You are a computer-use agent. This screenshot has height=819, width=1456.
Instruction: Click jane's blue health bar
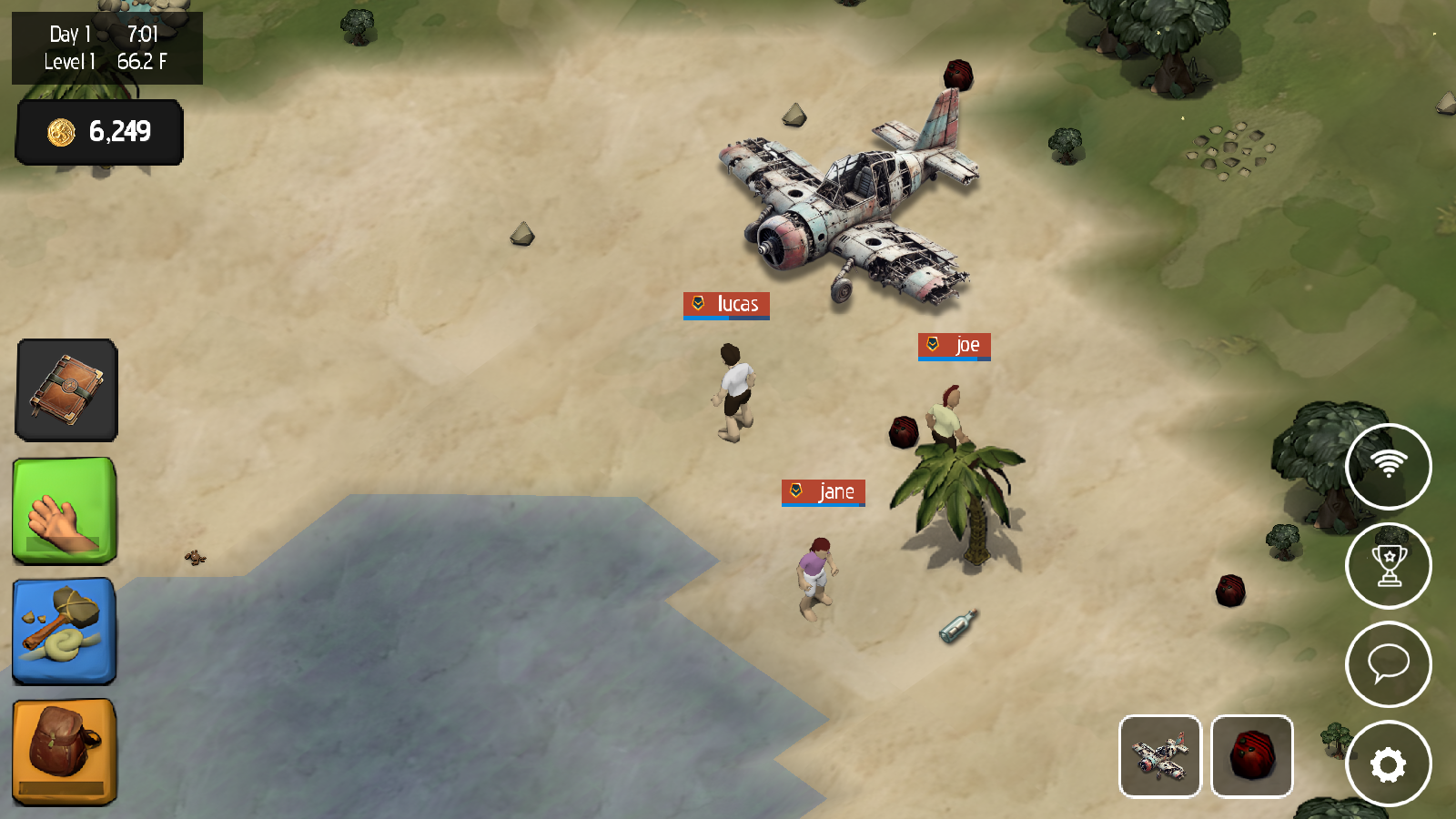click(x=822, y=505)
